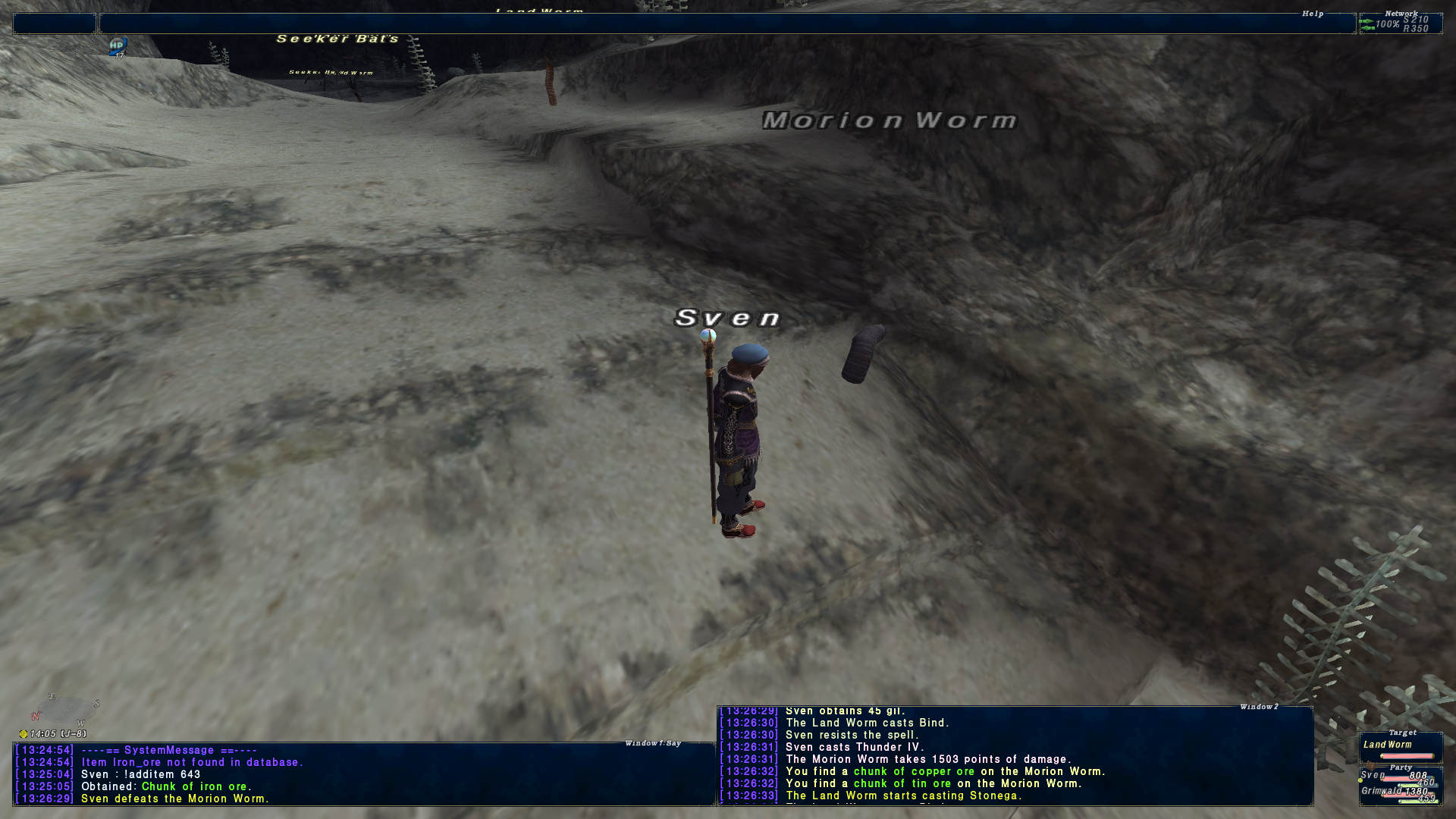Click the yellow status dot next to Sven's party entry
This screenshot has width=1456, height=819.
click(1360, 780)
